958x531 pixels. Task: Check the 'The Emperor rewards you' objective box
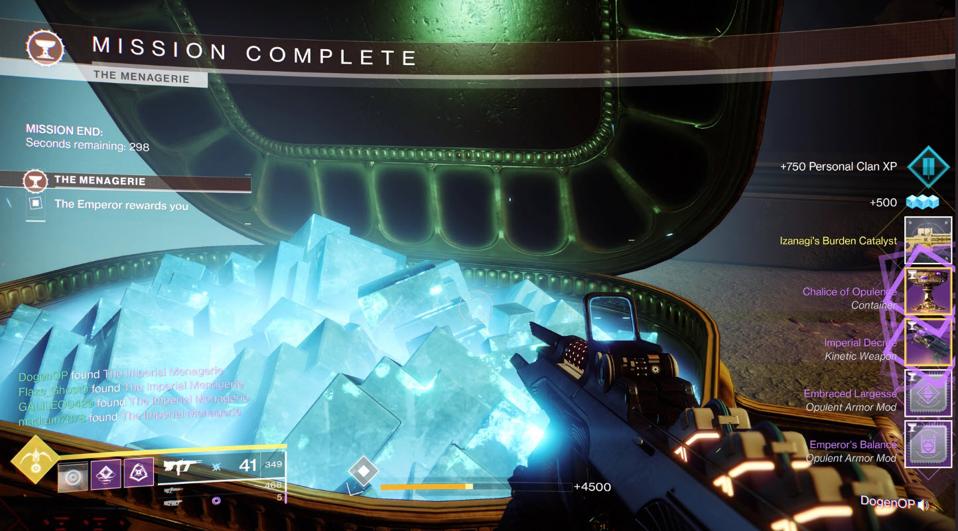[x=36, y=204]
